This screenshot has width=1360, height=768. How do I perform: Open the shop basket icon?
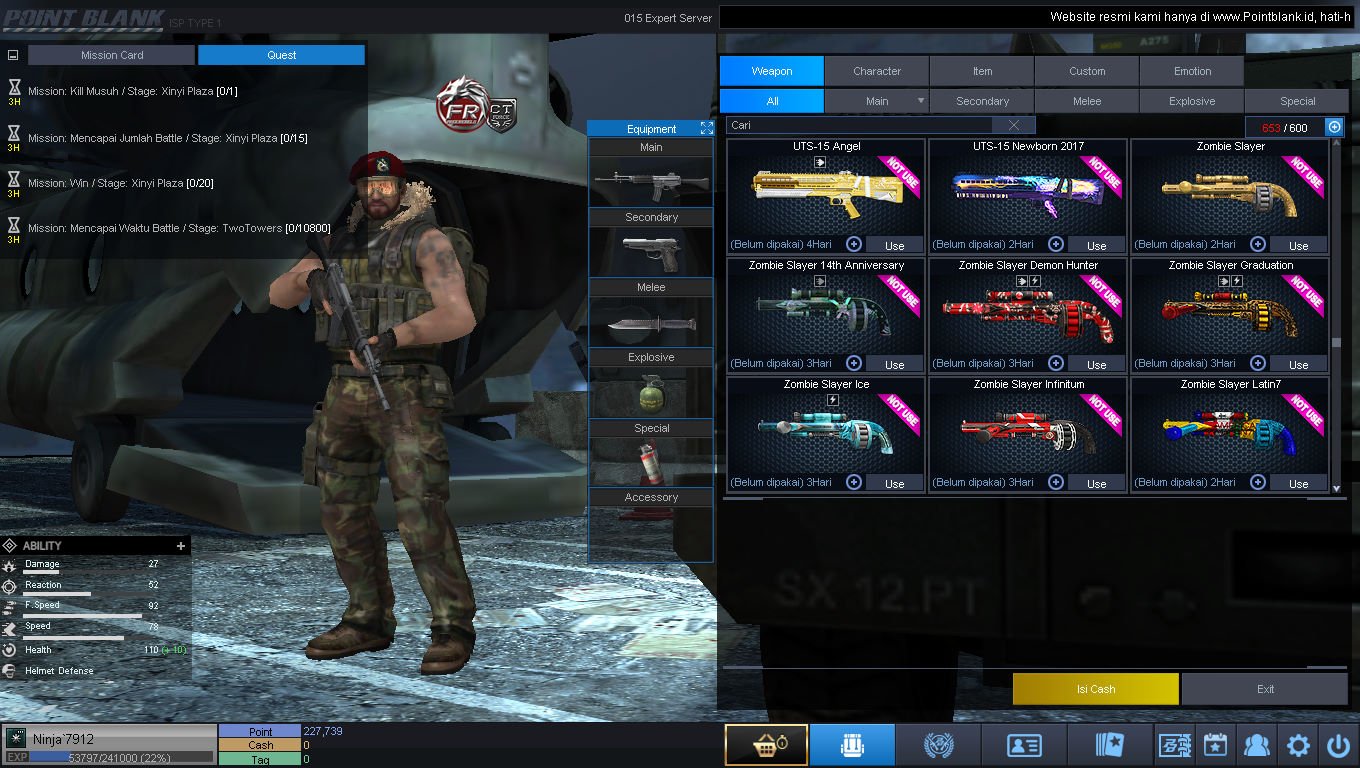(766, 745)
